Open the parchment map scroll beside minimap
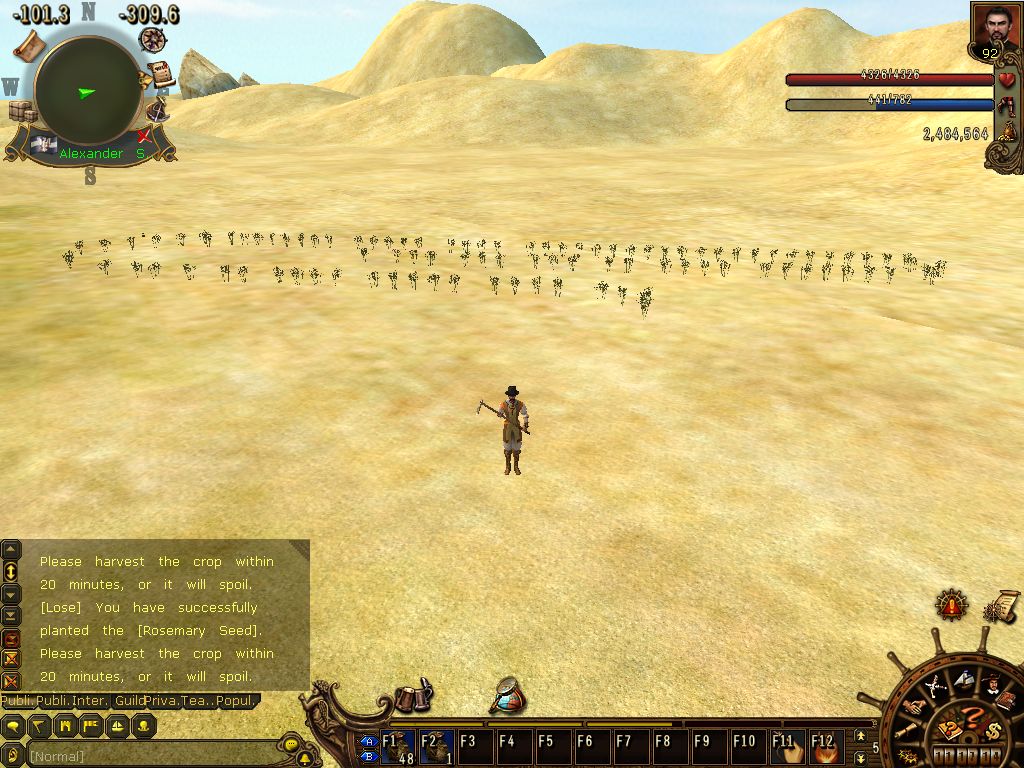Image resolution: width=1024 pixels, height=768 pixels. pos(27,45)
